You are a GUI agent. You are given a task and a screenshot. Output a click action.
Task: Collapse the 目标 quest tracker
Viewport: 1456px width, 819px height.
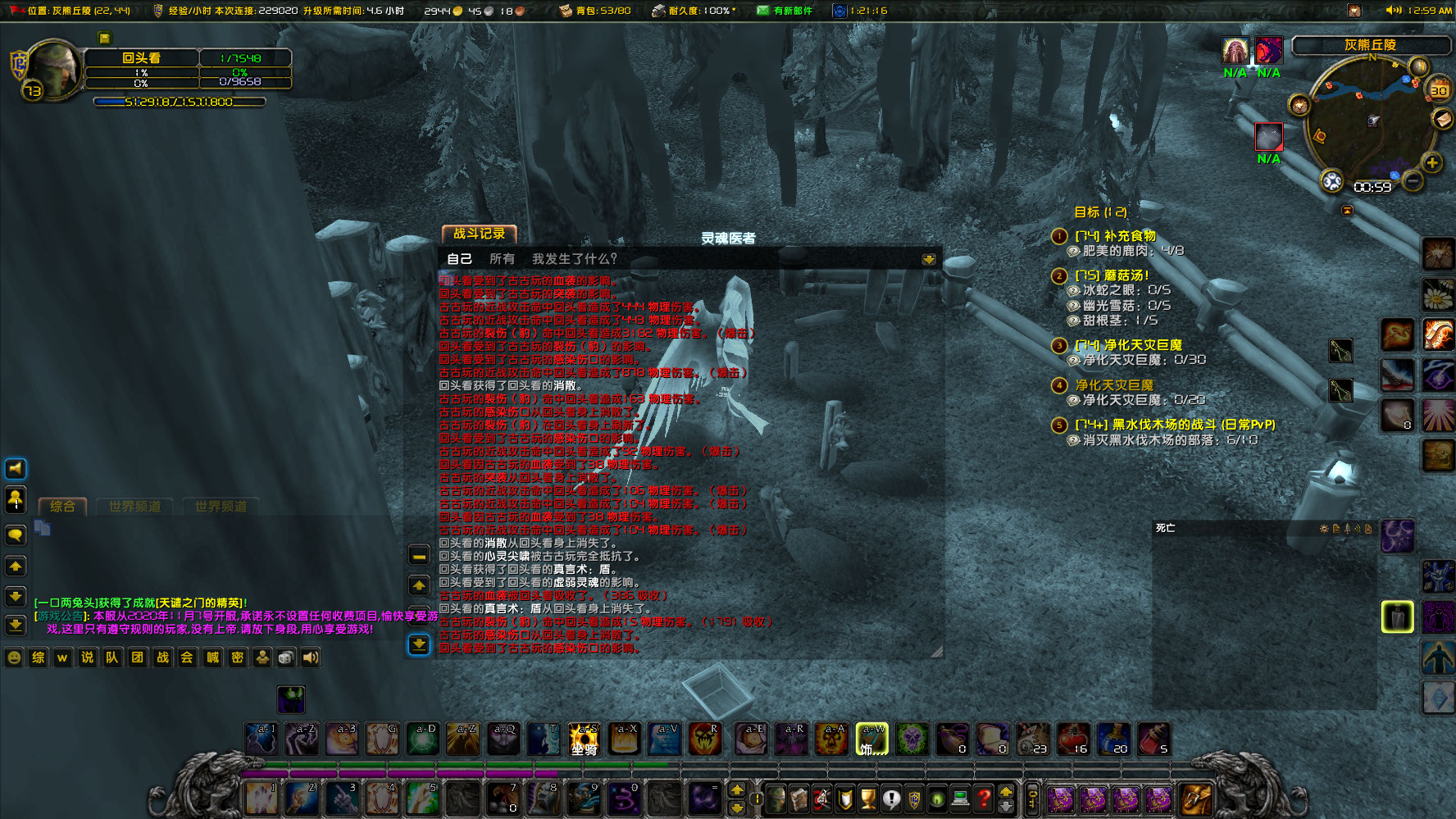click(x=1348, y=211)
